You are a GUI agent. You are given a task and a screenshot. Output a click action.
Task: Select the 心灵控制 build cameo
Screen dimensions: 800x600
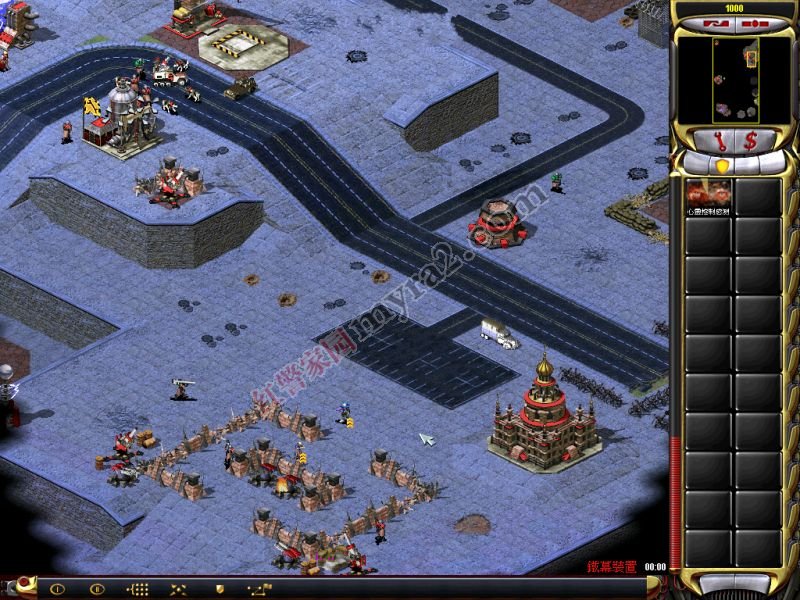pyautogui.click(x=709, y=198)
